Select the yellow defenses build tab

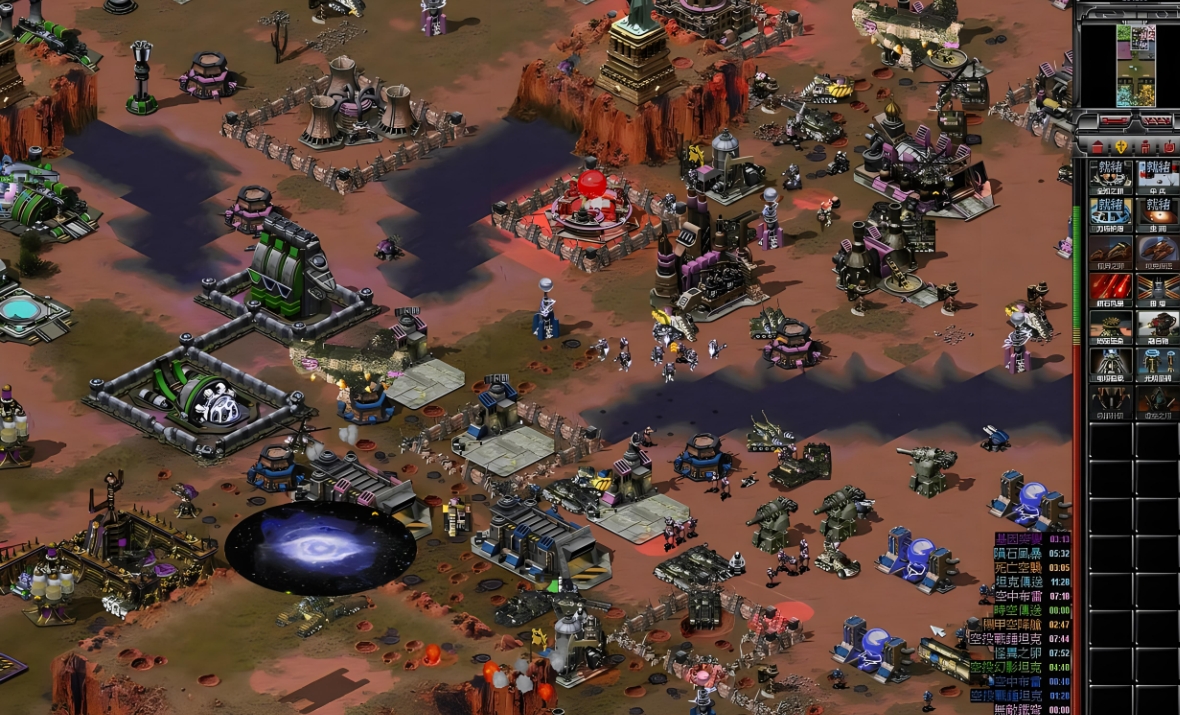1120,147
